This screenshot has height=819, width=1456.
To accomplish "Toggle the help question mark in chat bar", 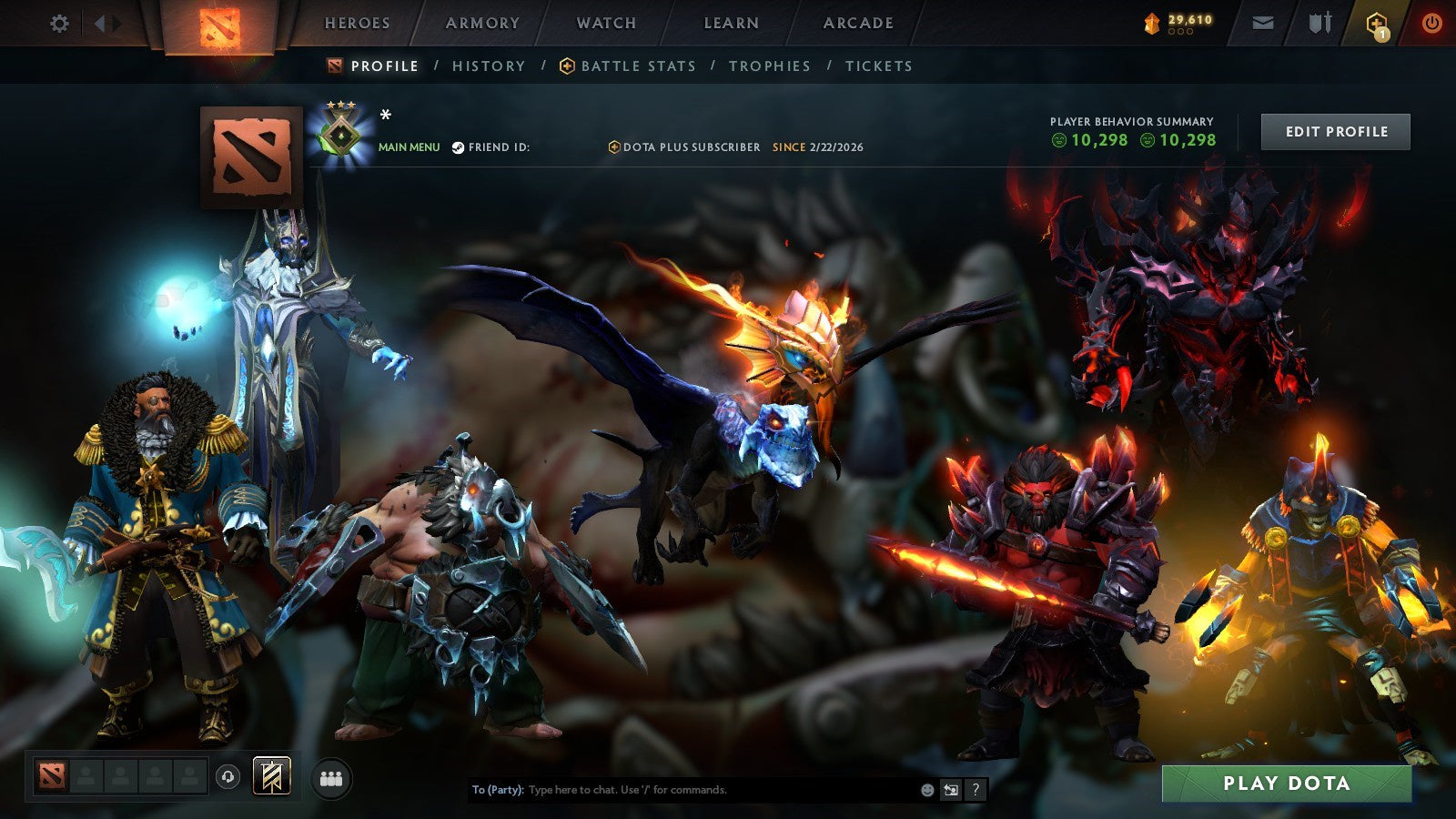I will [977, 791].
